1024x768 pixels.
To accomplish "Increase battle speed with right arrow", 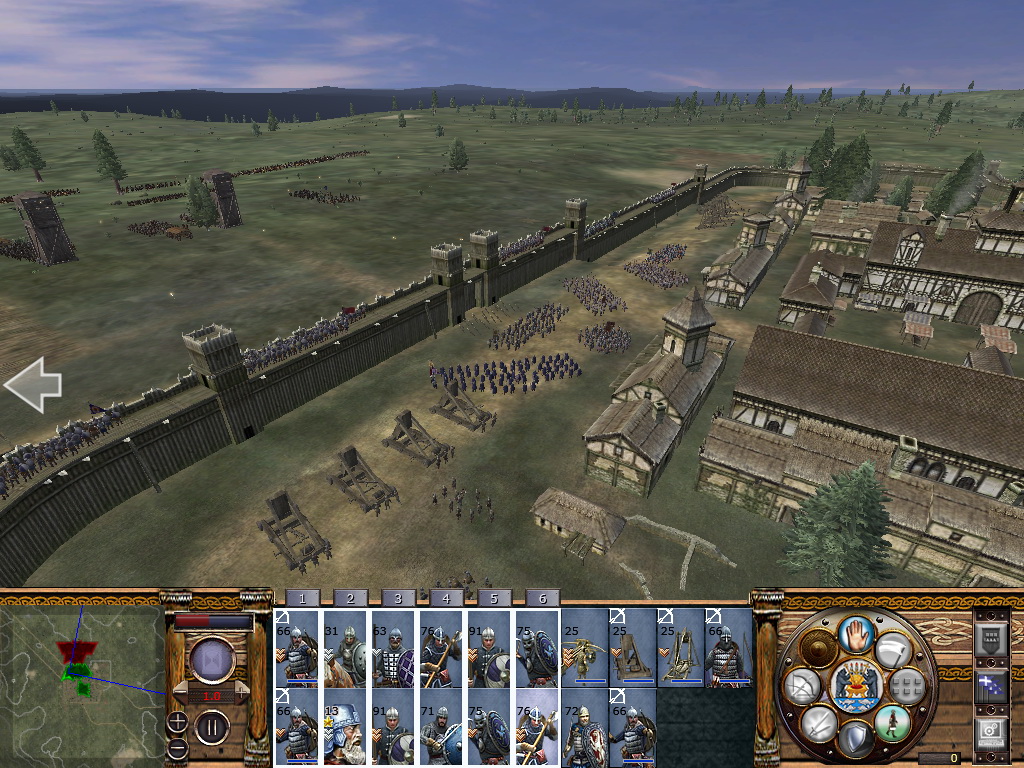I will coord(241,694).
